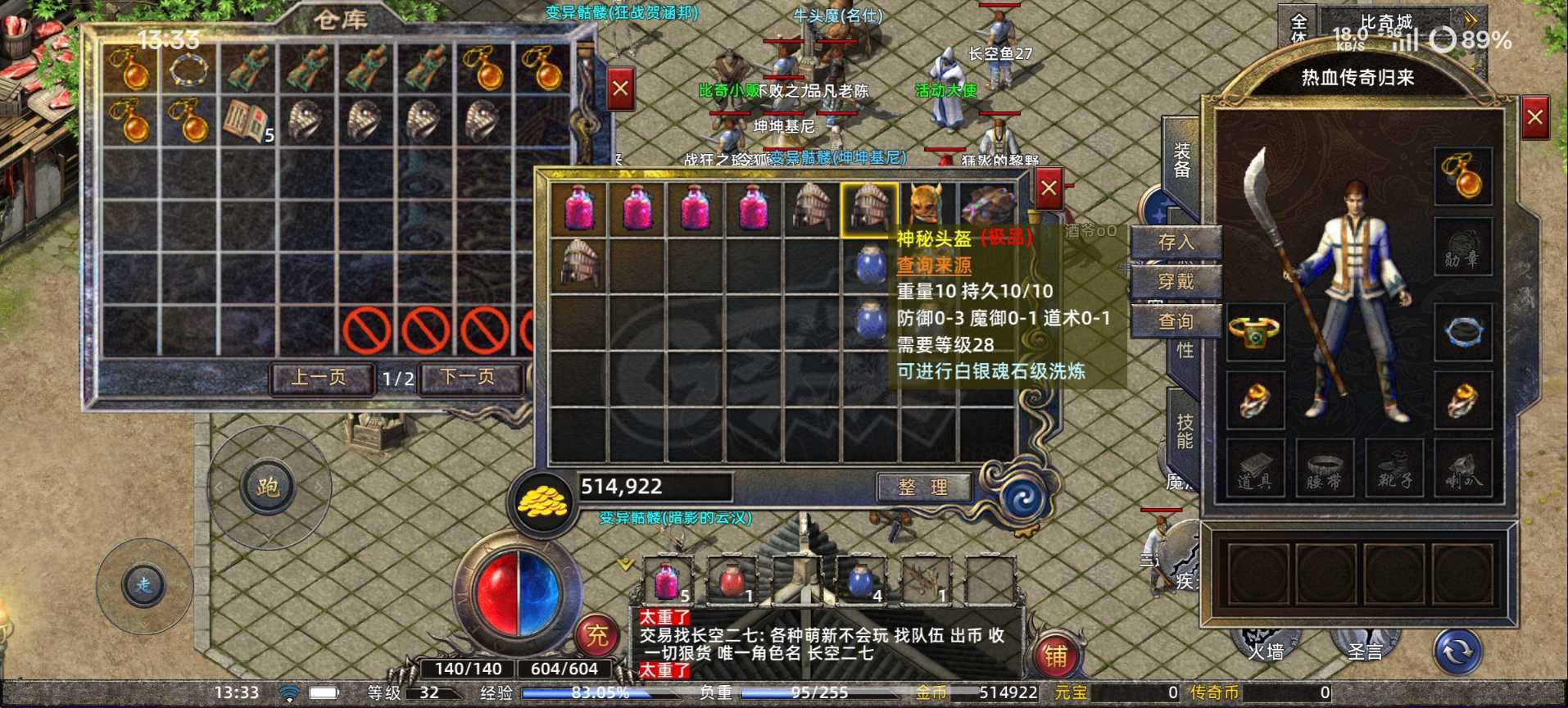The height and width of the screenshot is (708, 1568).
Task: Select the highlighted 神秘头盔 helmet in inventory
Action: [869, 208]
